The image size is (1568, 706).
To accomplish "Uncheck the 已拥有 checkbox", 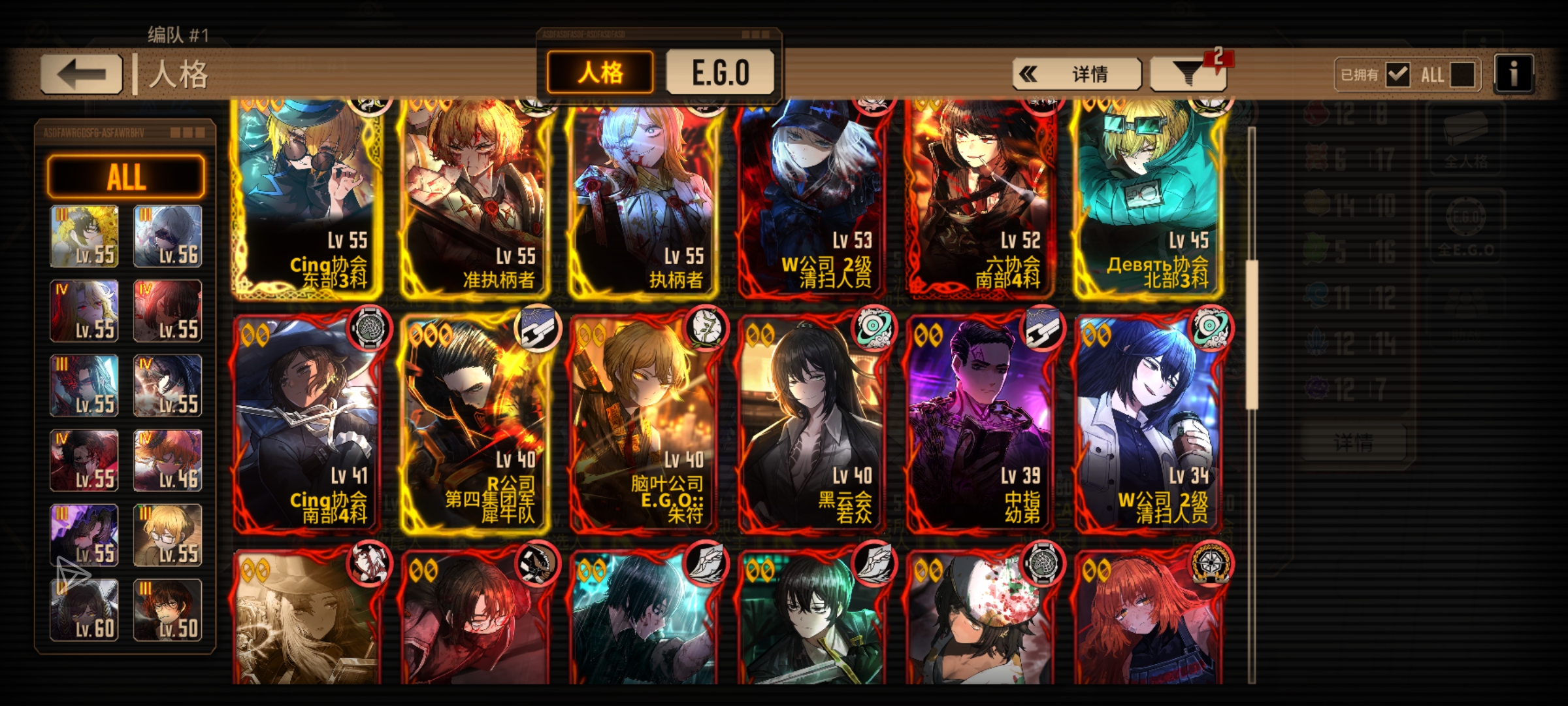I will (1398, 74).
